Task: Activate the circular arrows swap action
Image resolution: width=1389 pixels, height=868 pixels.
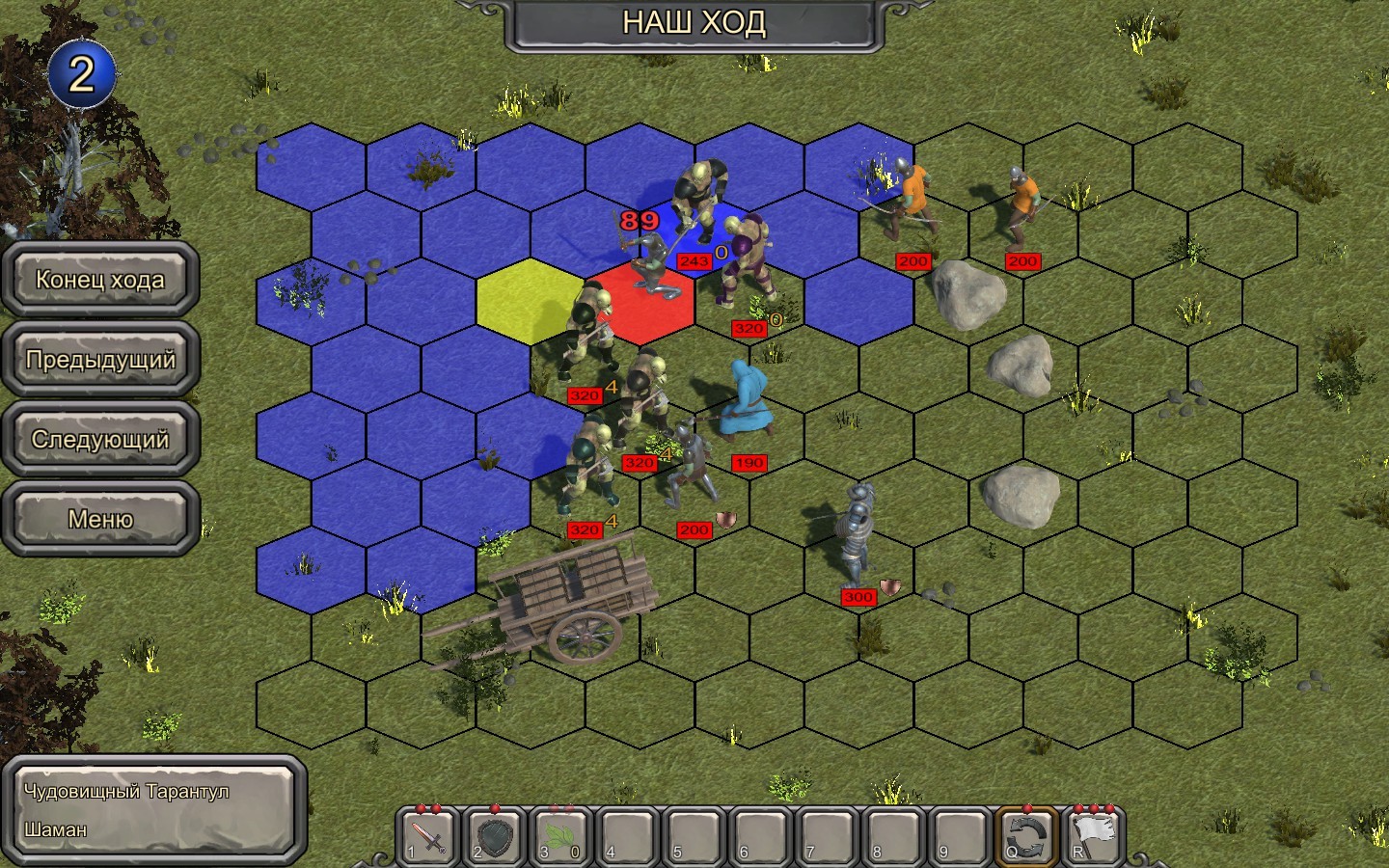Action: pyautogui.click(x=1025, y=835)
